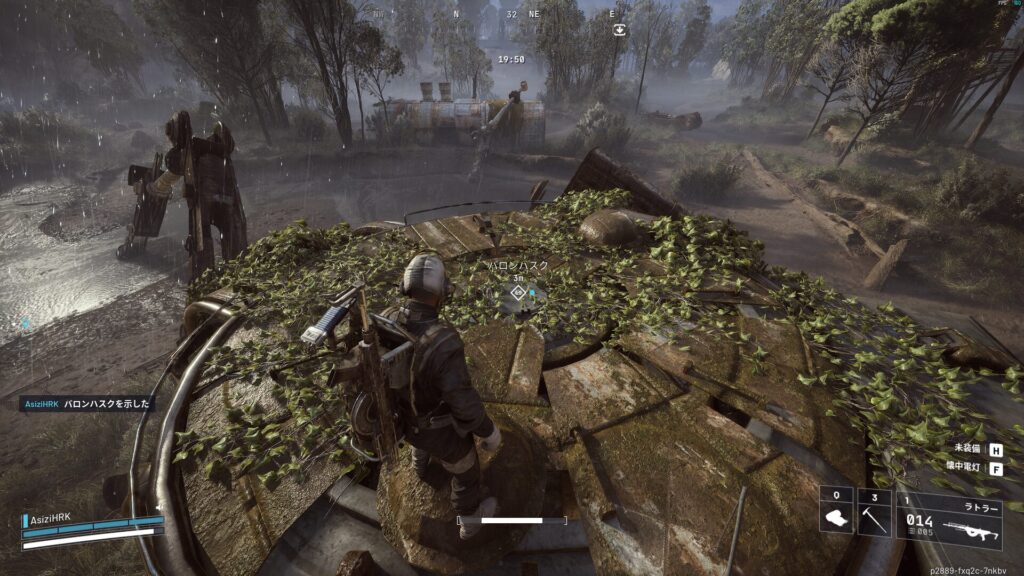Image resolution: width=1024 pixels, height=576 pixels.
Task: Select the Baron Husk ping marker
Action: [x=518, y=292]
